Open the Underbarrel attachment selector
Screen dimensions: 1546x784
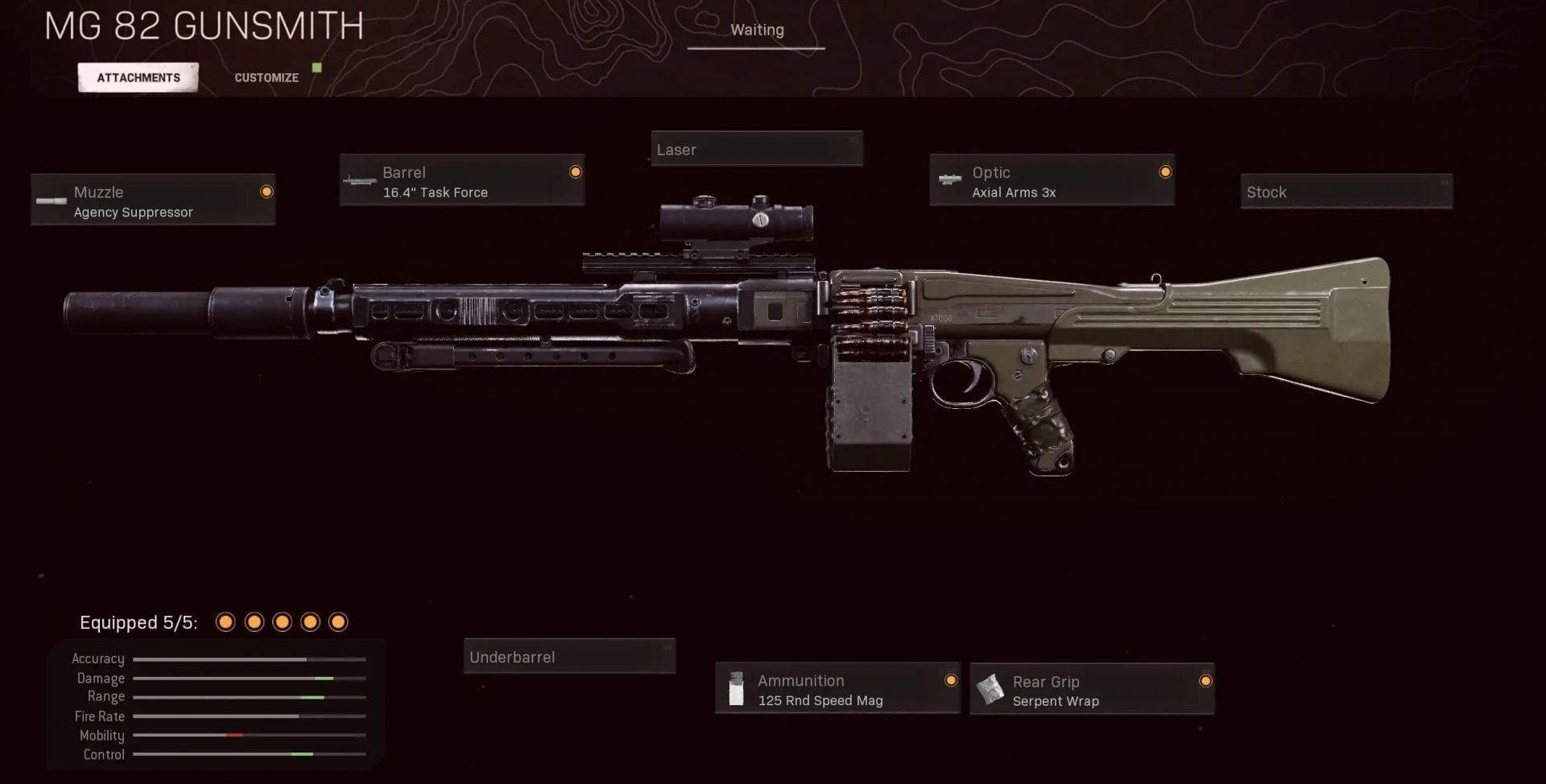click(x=568, y=656)
